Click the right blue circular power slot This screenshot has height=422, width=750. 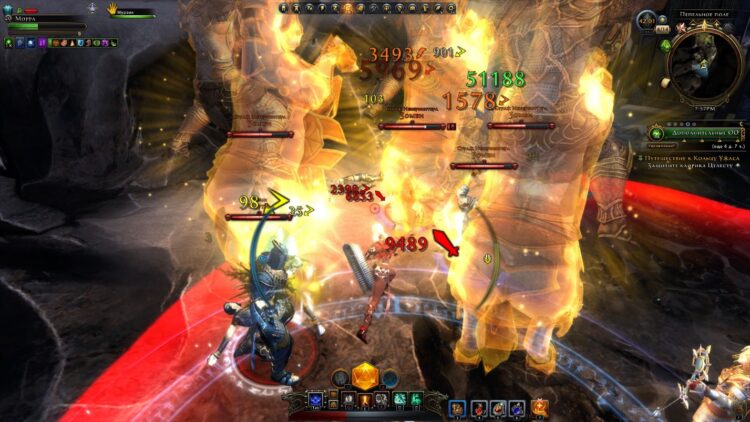coord(390,378)
